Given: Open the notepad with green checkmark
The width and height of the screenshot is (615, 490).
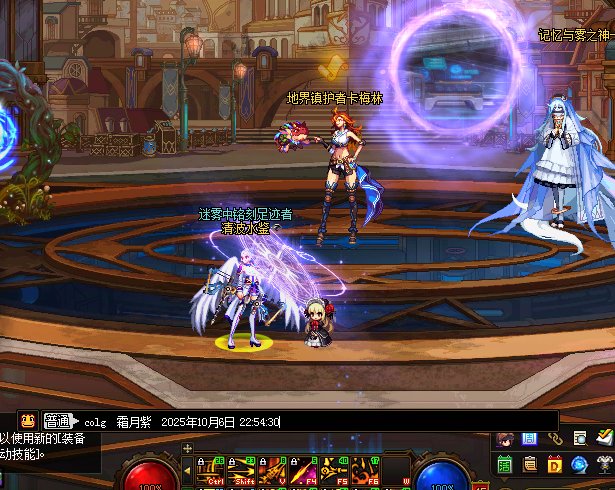Looking at the screenshot, I should [604, 437].
